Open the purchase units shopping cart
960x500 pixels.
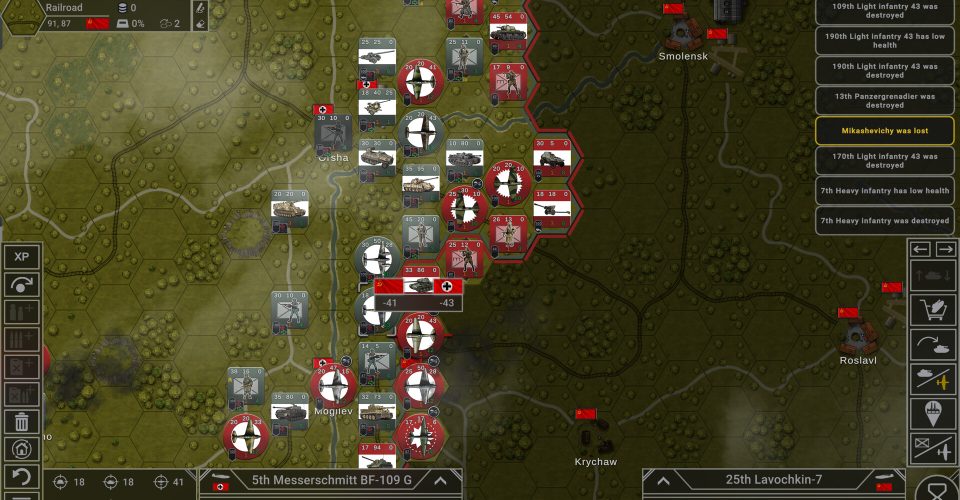tap(932, 311)
